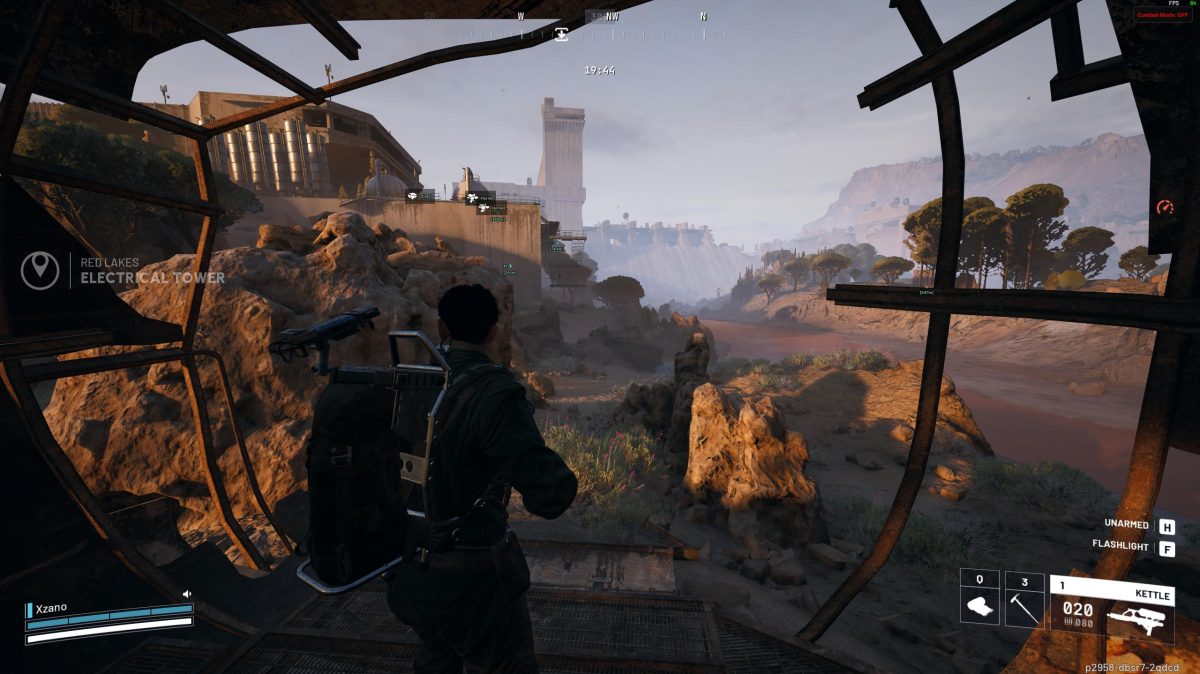Click the compass heading marker icon
1200x674 pixels.
pos(562,34)
